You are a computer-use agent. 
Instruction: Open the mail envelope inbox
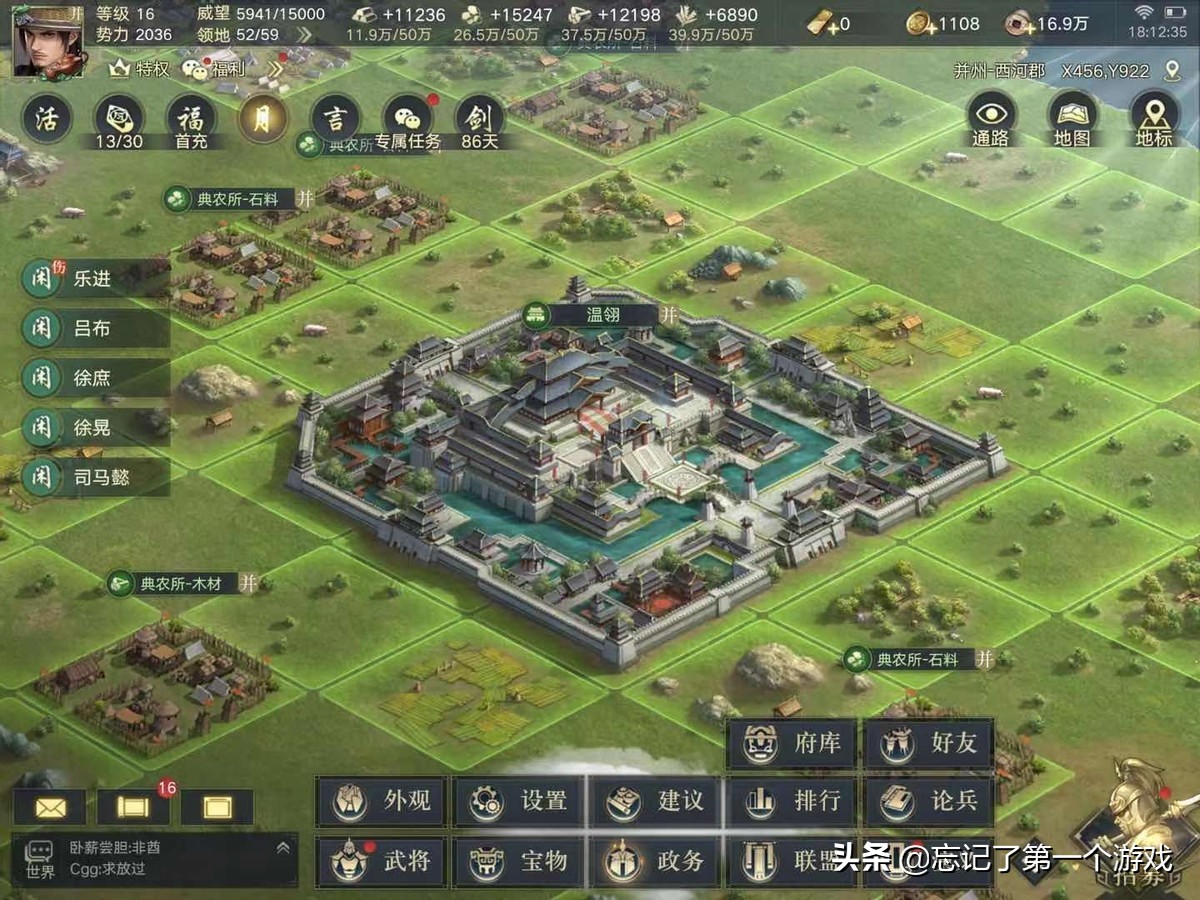[x=49, y=807]
